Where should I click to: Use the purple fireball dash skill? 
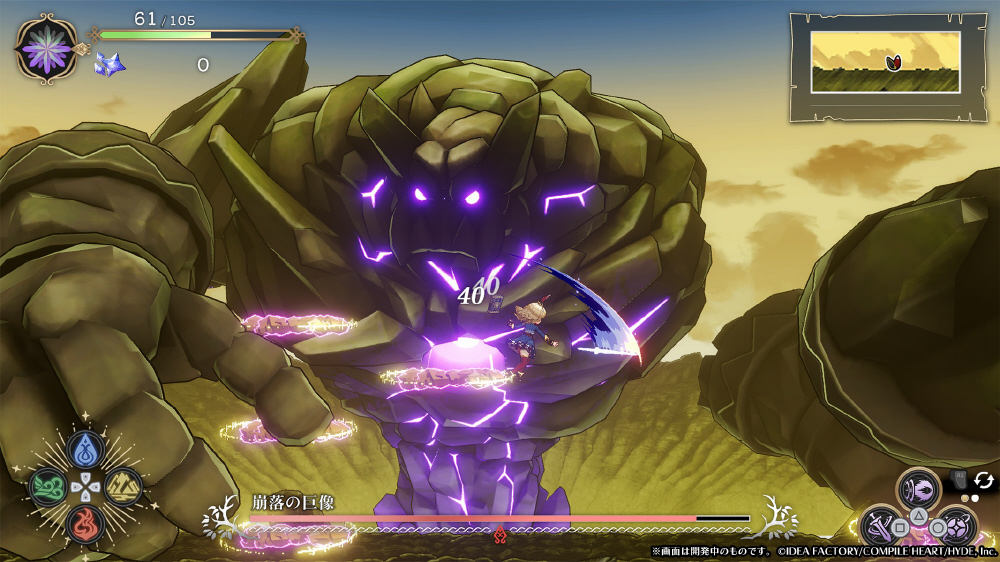point(918,489)
